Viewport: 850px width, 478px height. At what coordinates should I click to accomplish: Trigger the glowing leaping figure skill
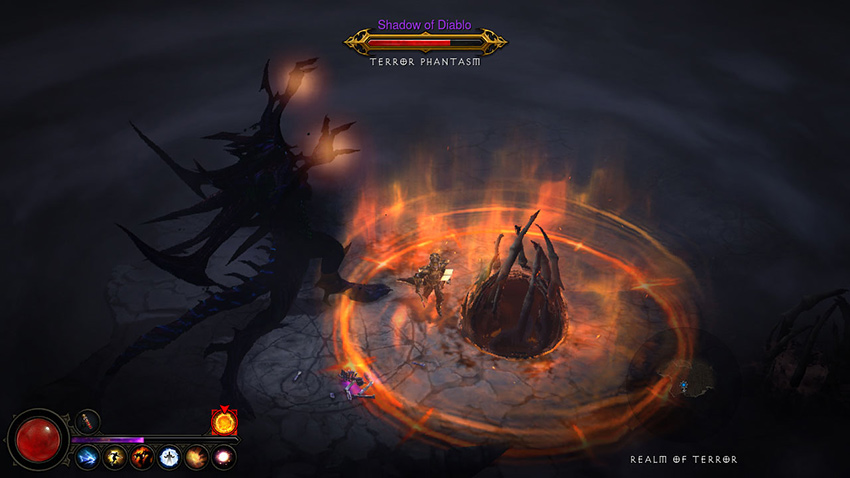pos(113,457)
